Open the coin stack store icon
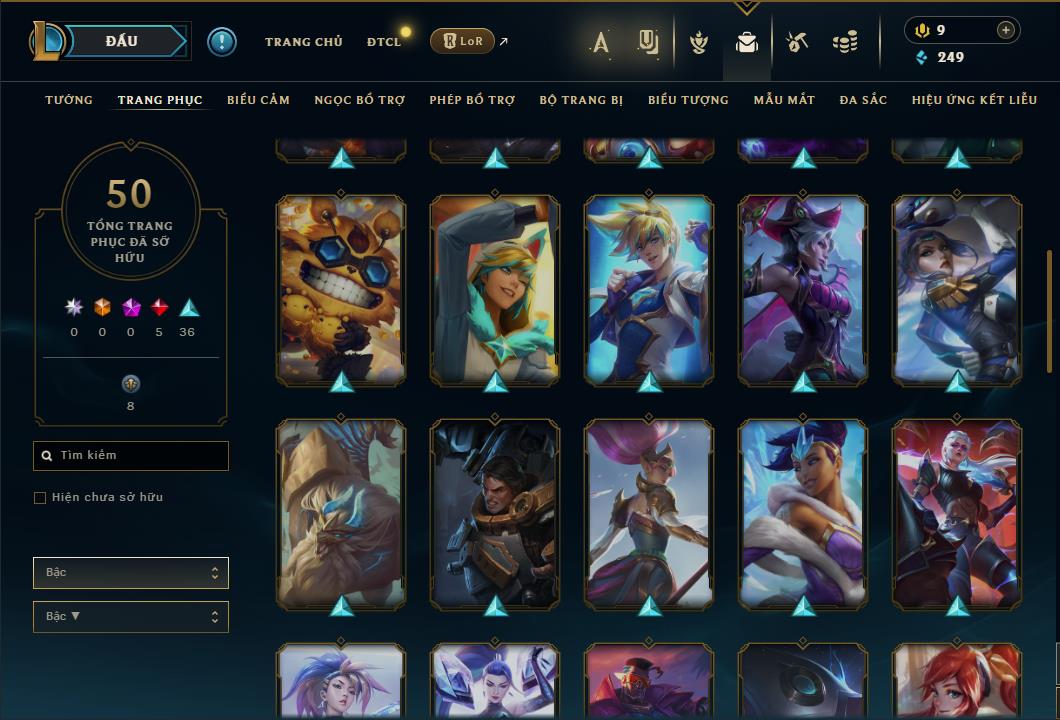Screen dimensions: 1060x720 [845, 42]
